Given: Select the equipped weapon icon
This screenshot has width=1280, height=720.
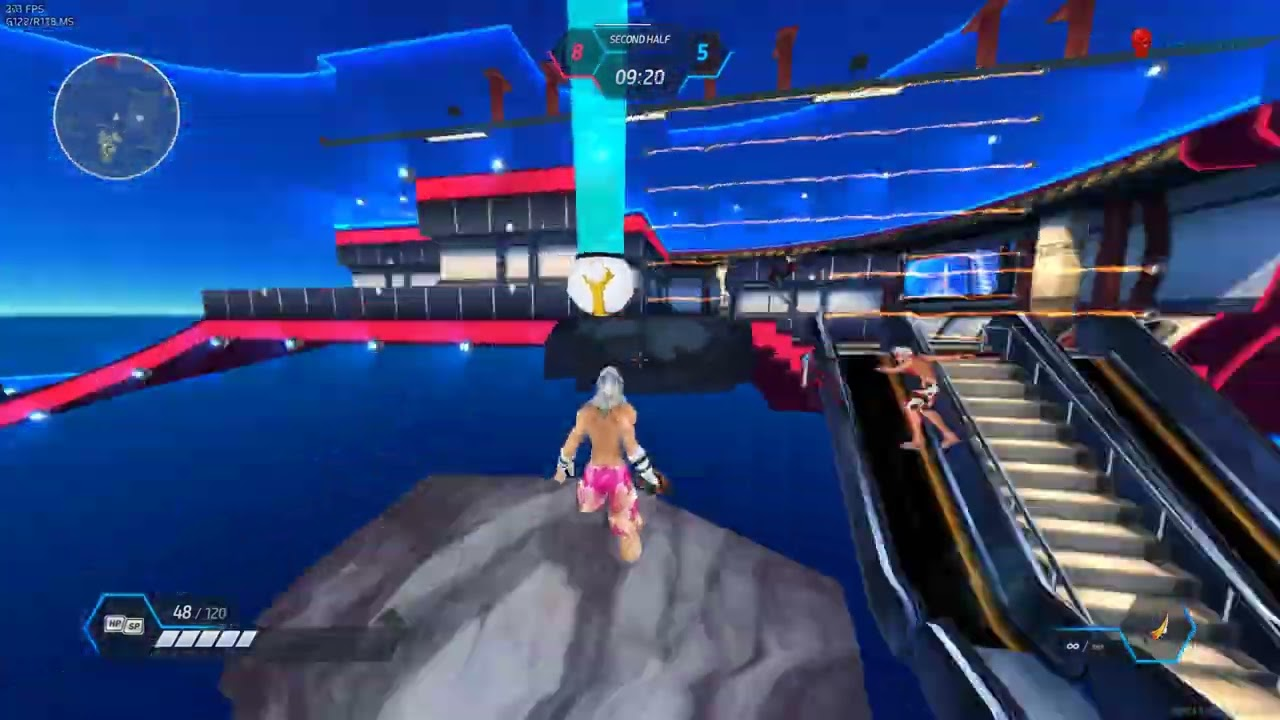Looking at the screenshot, I should (x=1160, y=630).
